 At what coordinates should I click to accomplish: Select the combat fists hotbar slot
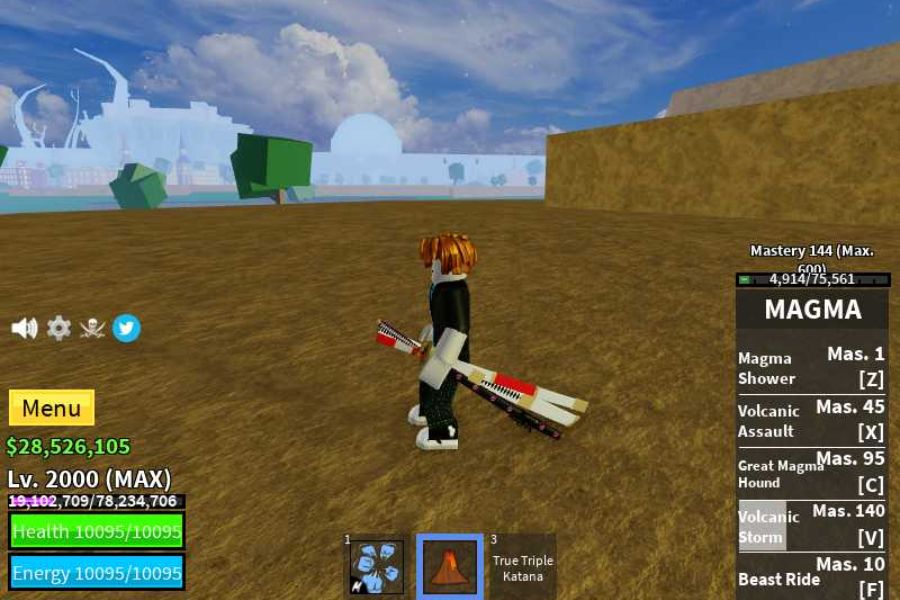point(377,567)
